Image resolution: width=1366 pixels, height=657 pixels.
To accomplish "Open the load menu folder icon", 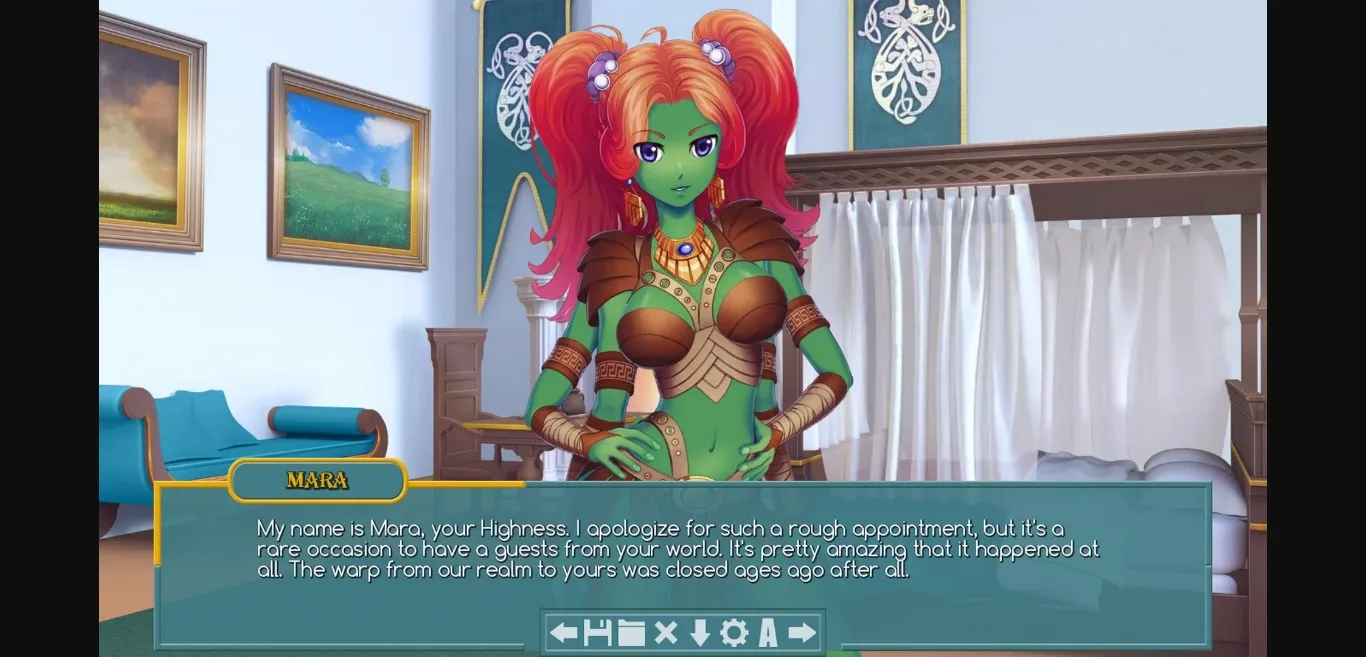I will click(631, 632).
